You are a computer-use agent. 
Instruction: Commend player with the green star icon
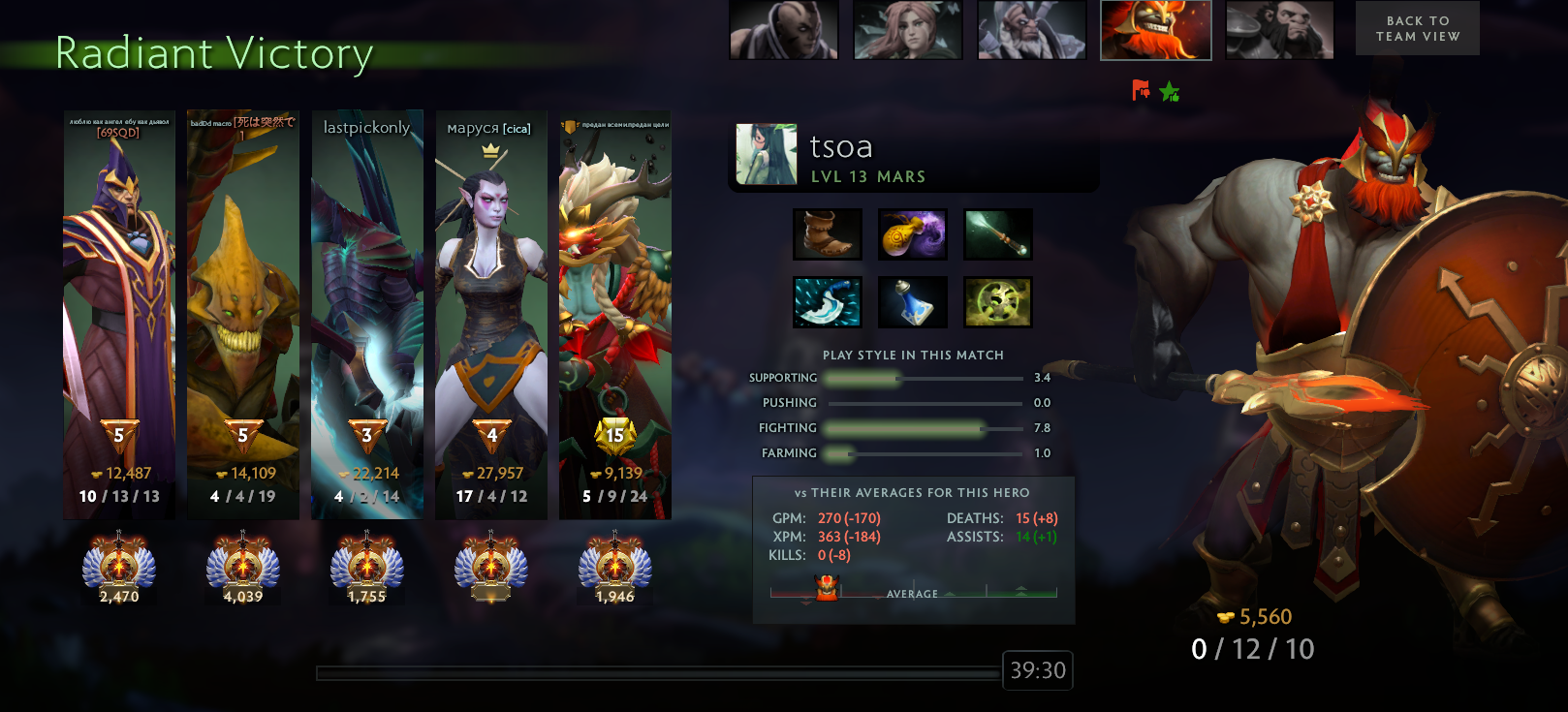1170,92
